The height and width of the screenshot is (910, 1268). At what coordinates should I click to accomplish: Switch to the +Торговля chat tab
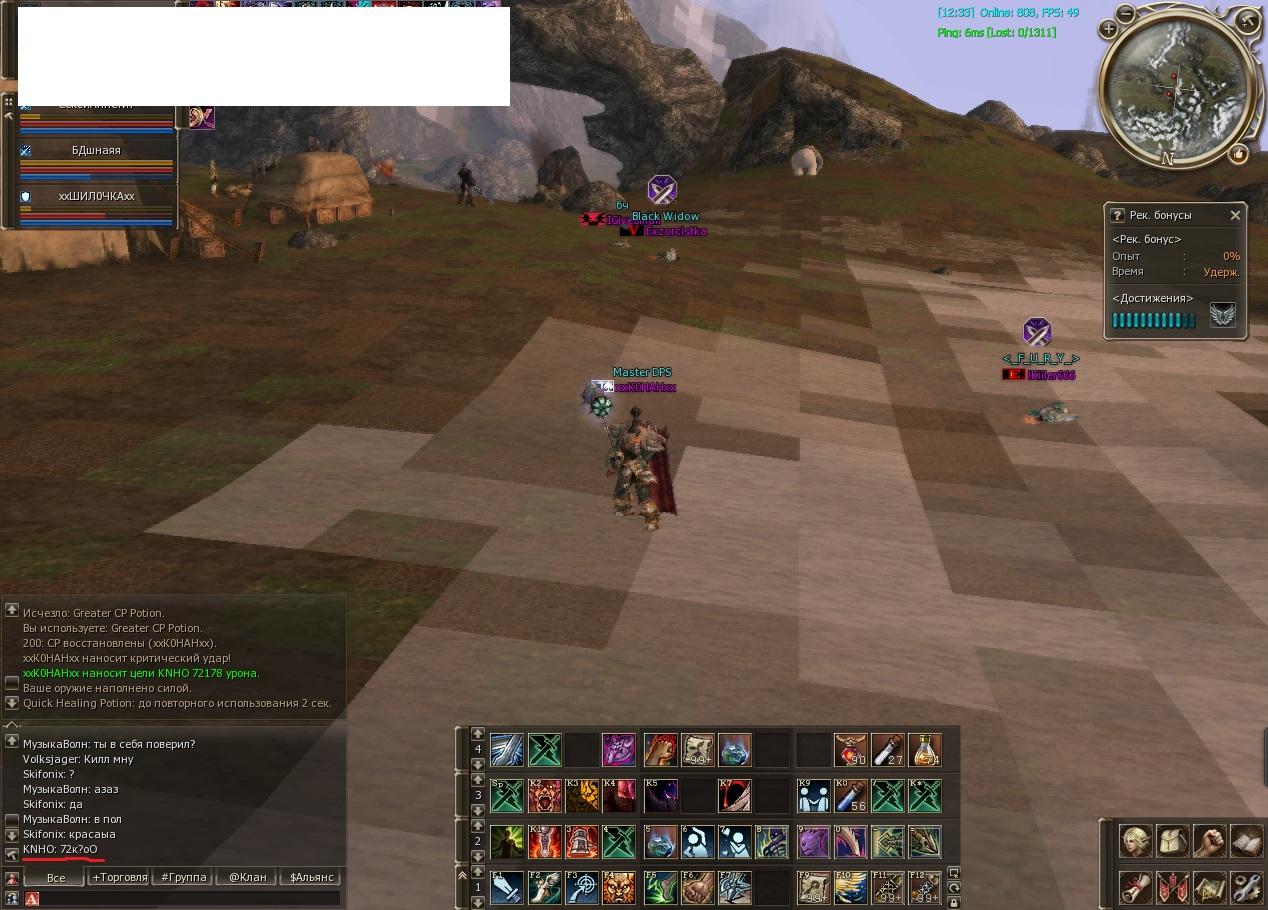(x=120, y=877)
